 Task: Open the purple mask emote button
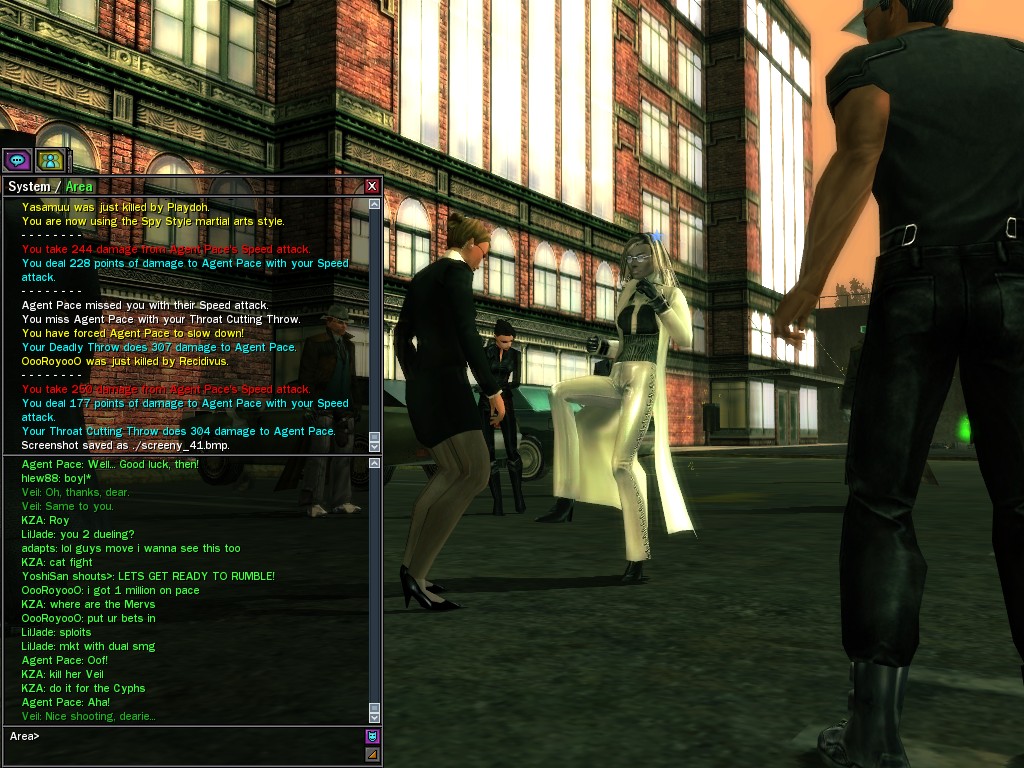pyautogui.click(x=372, y=736)
